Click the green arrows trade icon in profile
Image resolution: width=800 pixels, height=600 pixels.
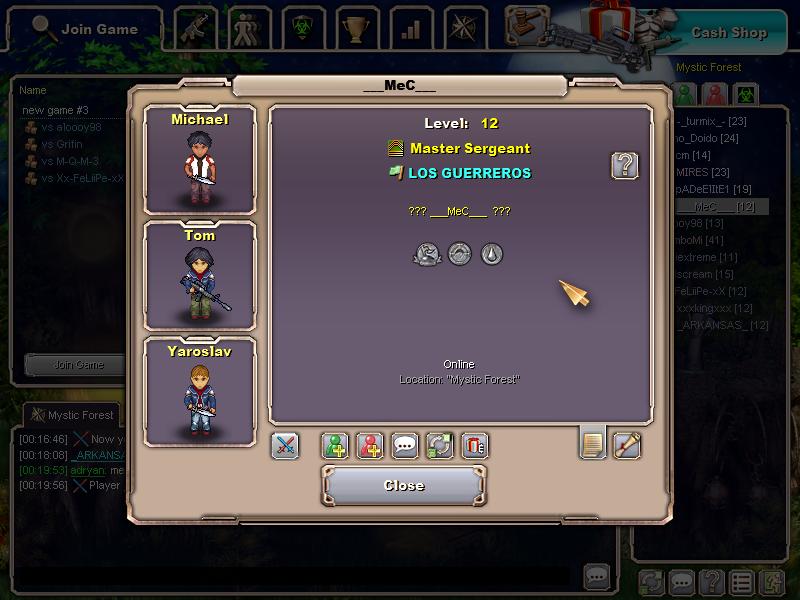tap(440, 446)
